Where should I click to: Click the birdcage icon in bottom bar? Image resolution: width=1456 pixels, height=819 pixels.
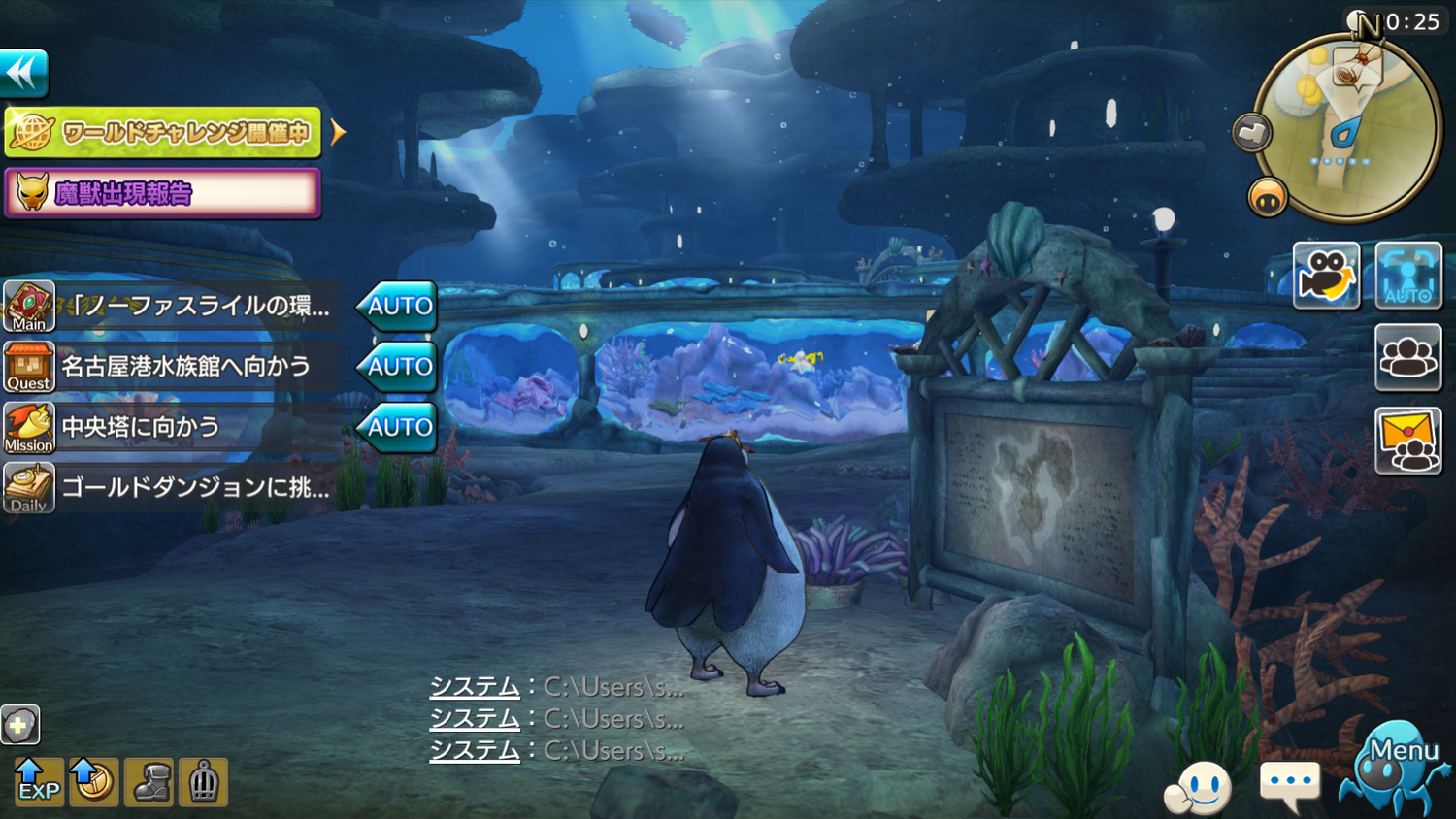203,782
